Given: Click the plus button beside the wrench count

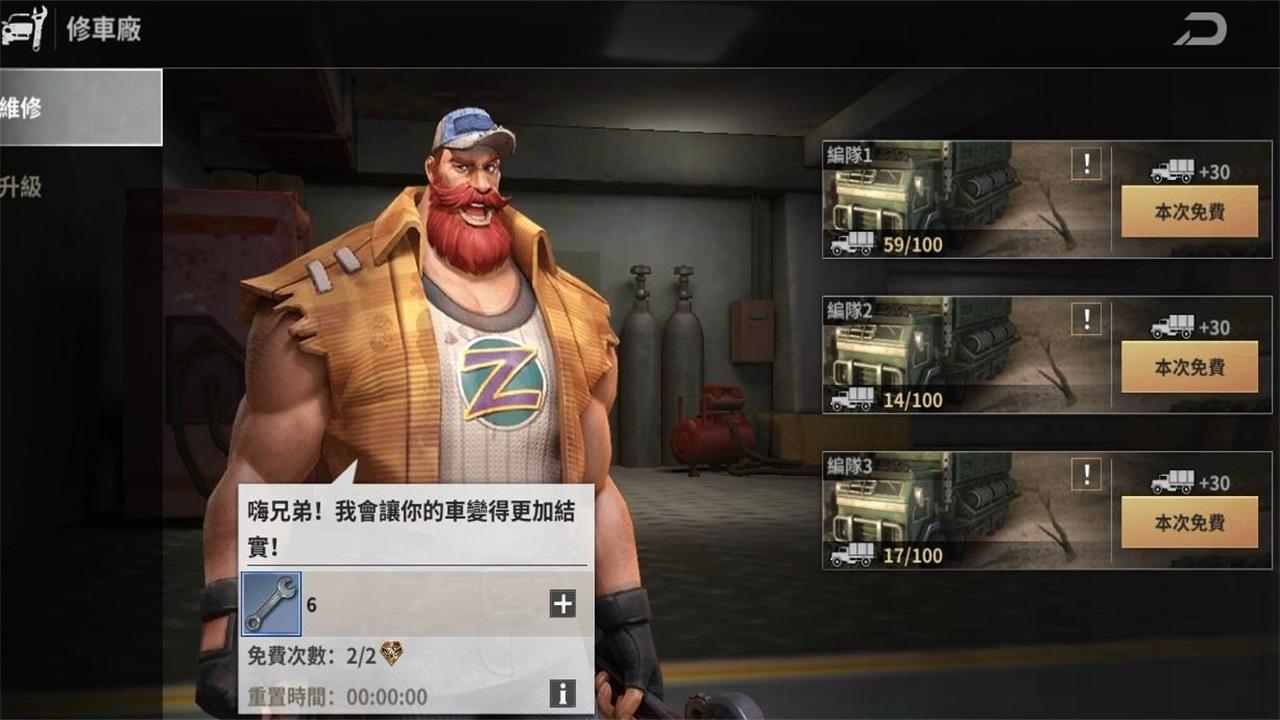Looking at the screenshot, I should tap(563, 603).
